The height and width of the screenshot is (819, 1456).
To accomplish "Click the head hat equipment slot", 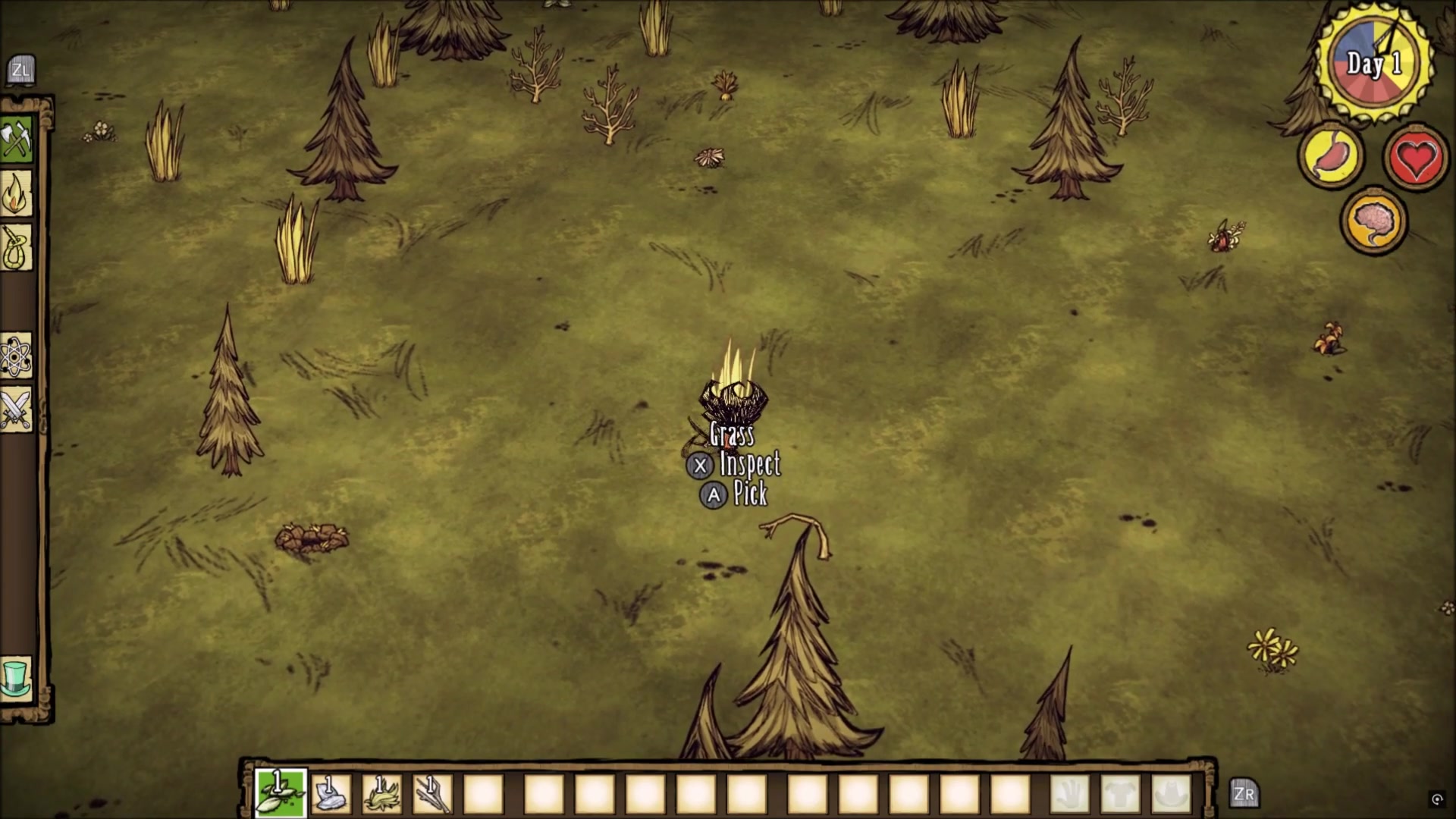I will pyautogui.click(x=1171, y=793).
